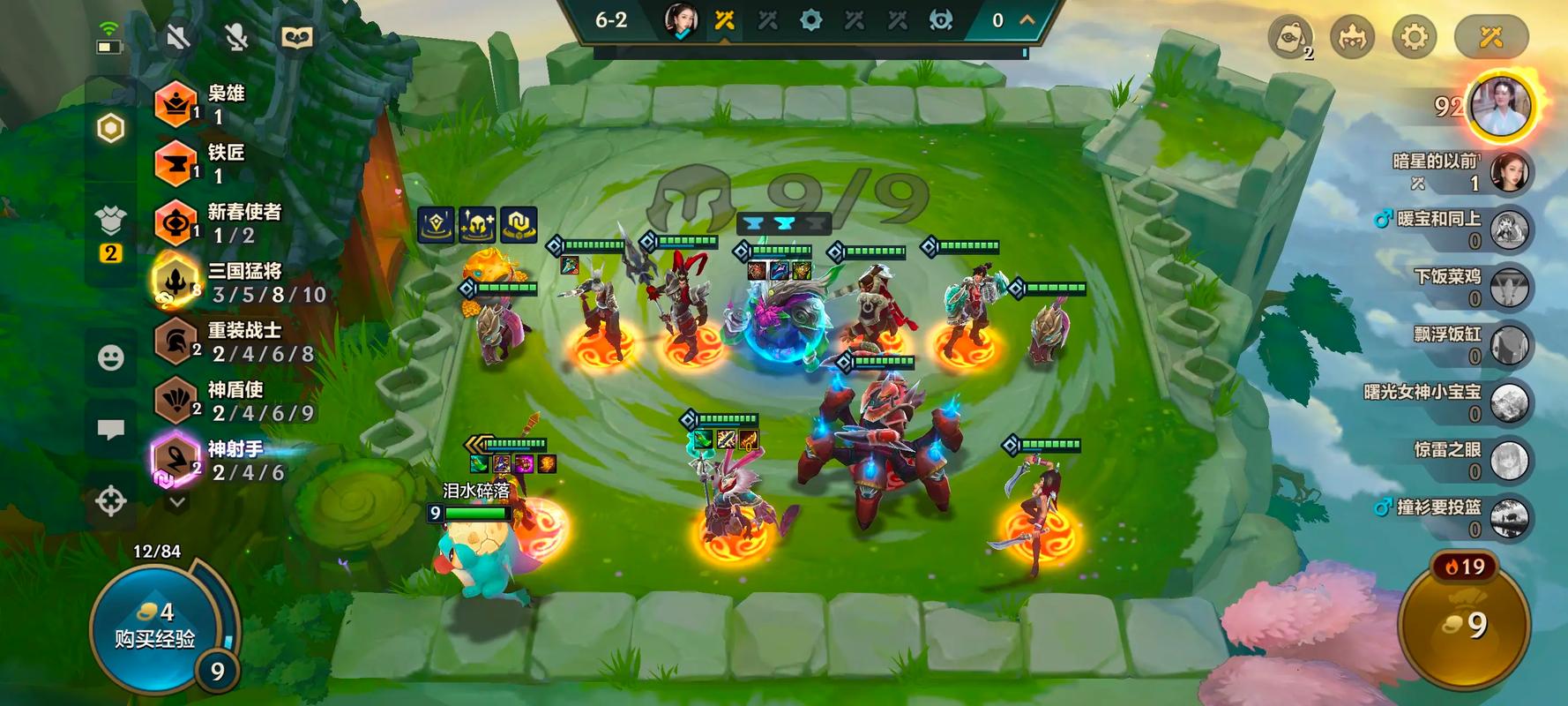The width and height of the screenshot is (1568, 706).
Task: Expand the stage tracker with the up arrow
Action: pos(1027,19)
